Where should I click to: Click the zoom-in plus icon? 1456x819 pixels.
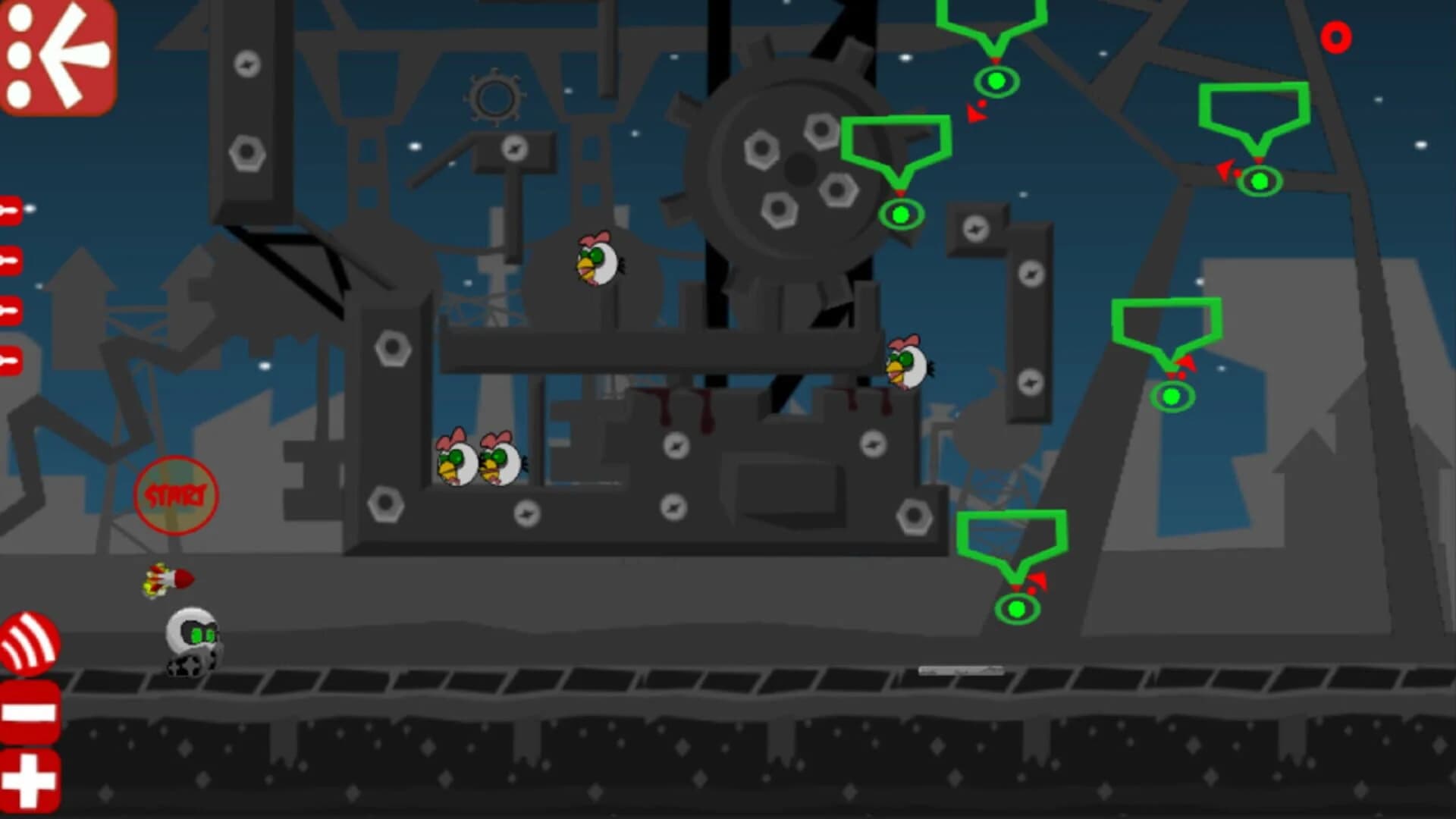[x=29, y=777]
